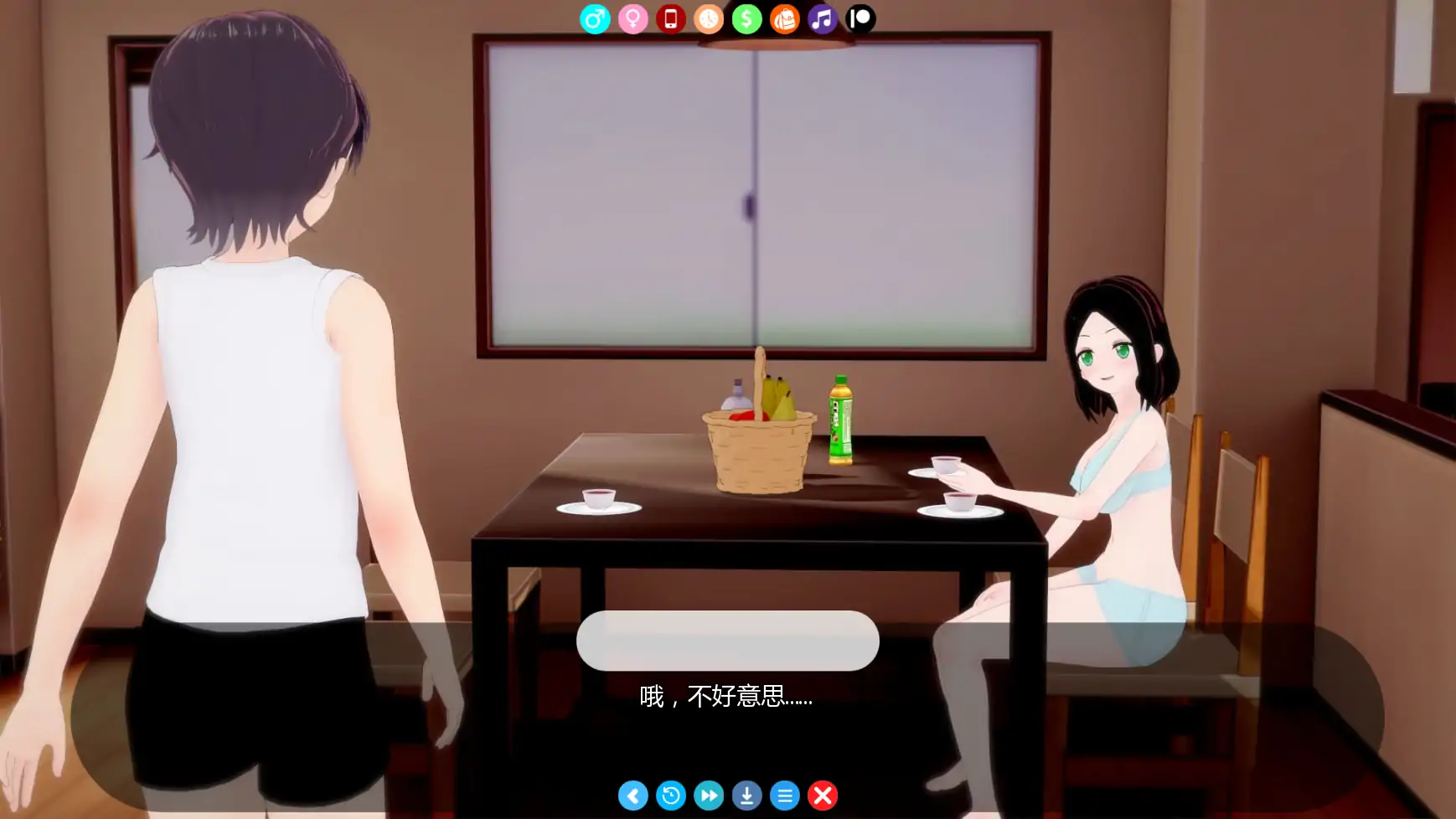Mute music via the music note icon
The height and width of the screenshot is (819, 1456).
point(822,18)
